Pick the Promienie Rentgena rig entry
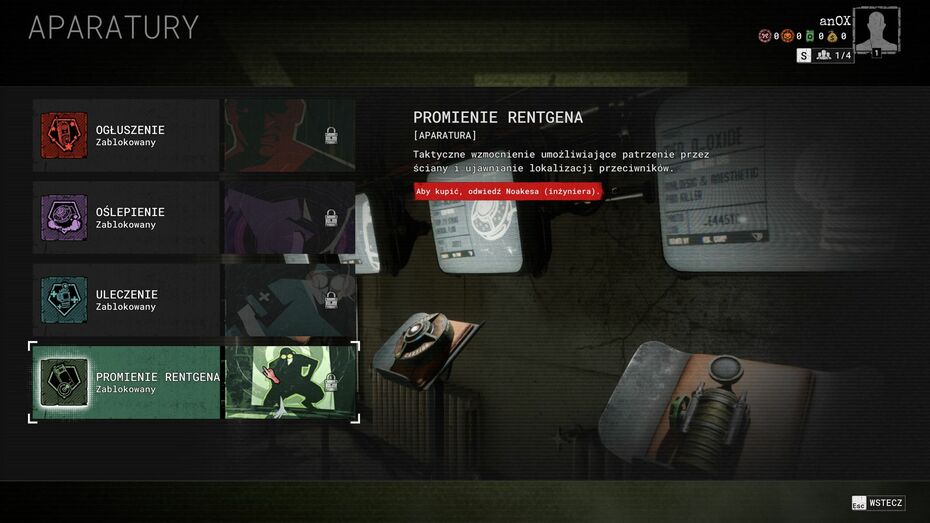The height and width of the screenshot is (523, 930). (126, 382)
